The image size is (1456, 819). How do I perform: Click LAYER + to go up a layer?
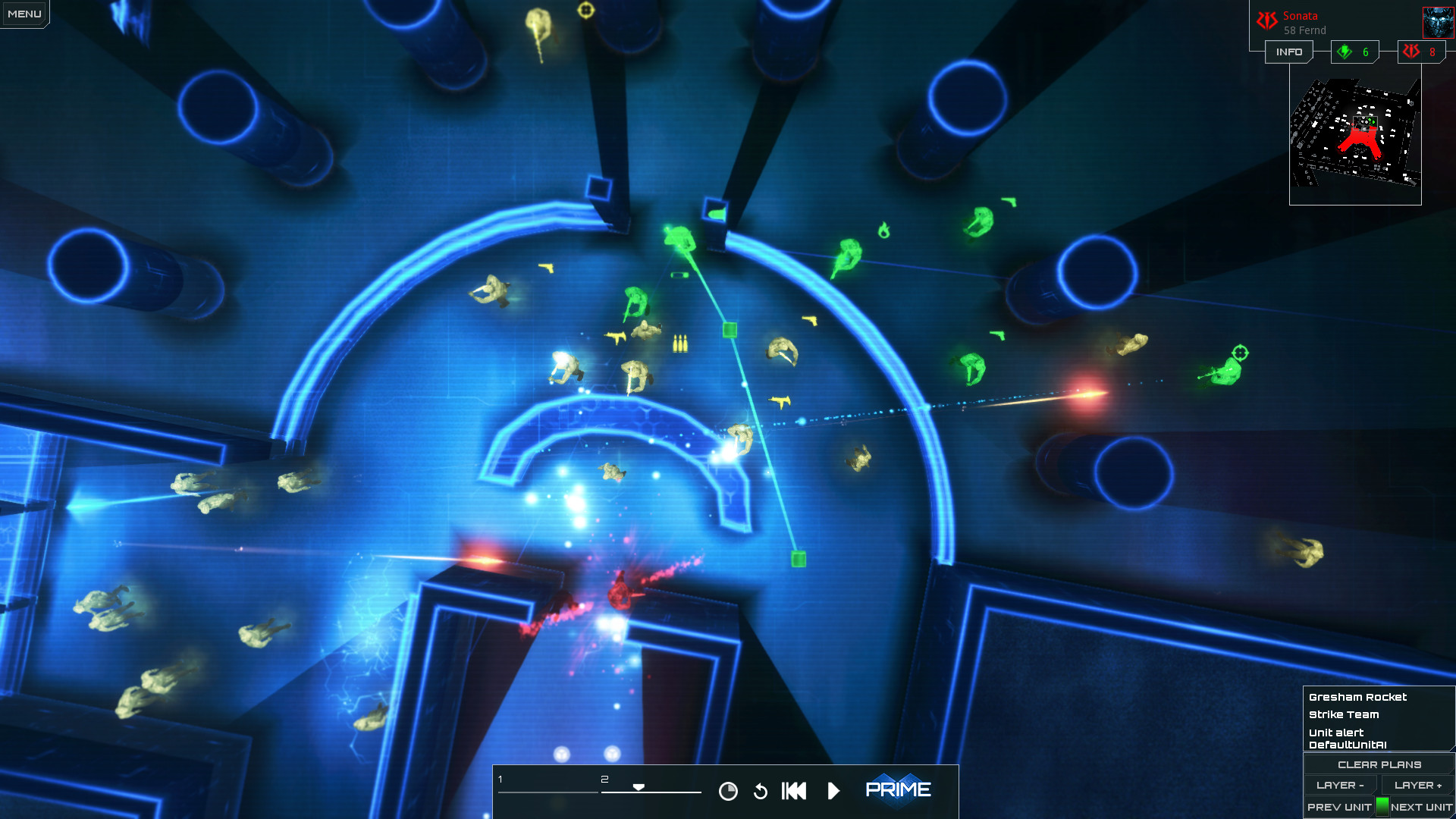[x=1417, y=785]
